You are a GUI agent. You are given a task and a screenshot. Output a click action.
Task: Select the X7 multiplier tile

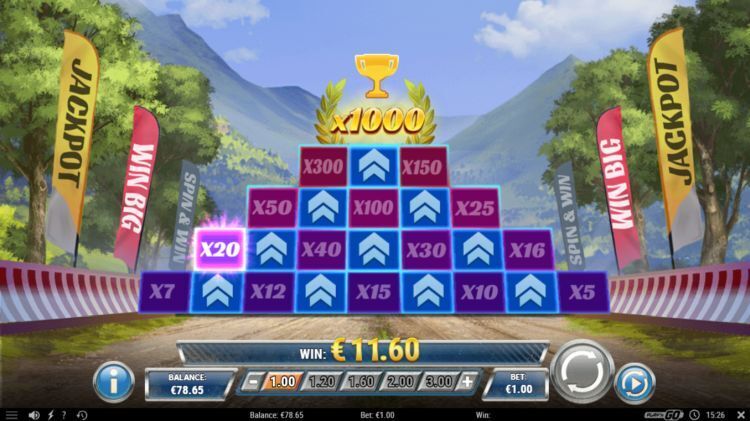tap(167, 291)
